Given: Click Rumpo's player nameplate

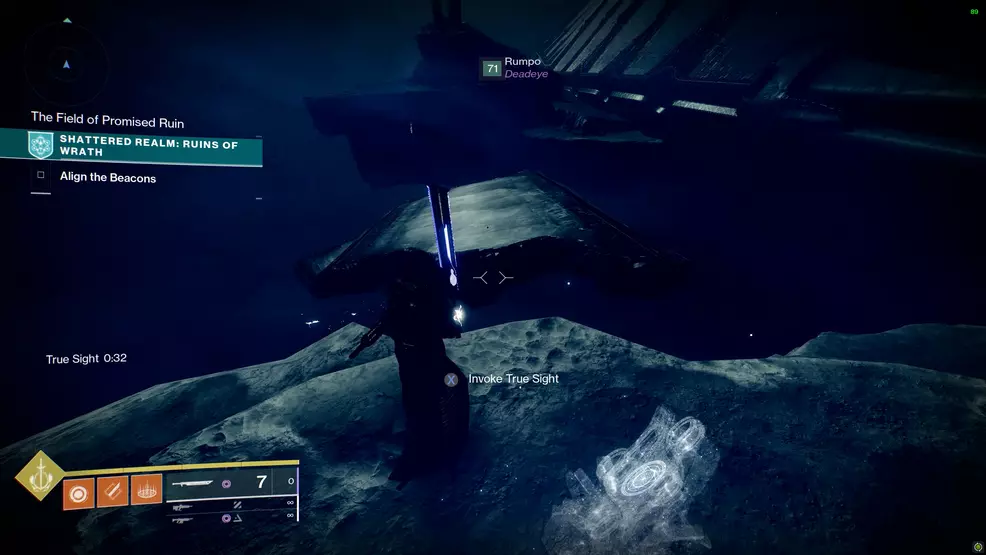Looking at the screenshot, I should click(x=516, y=68).
